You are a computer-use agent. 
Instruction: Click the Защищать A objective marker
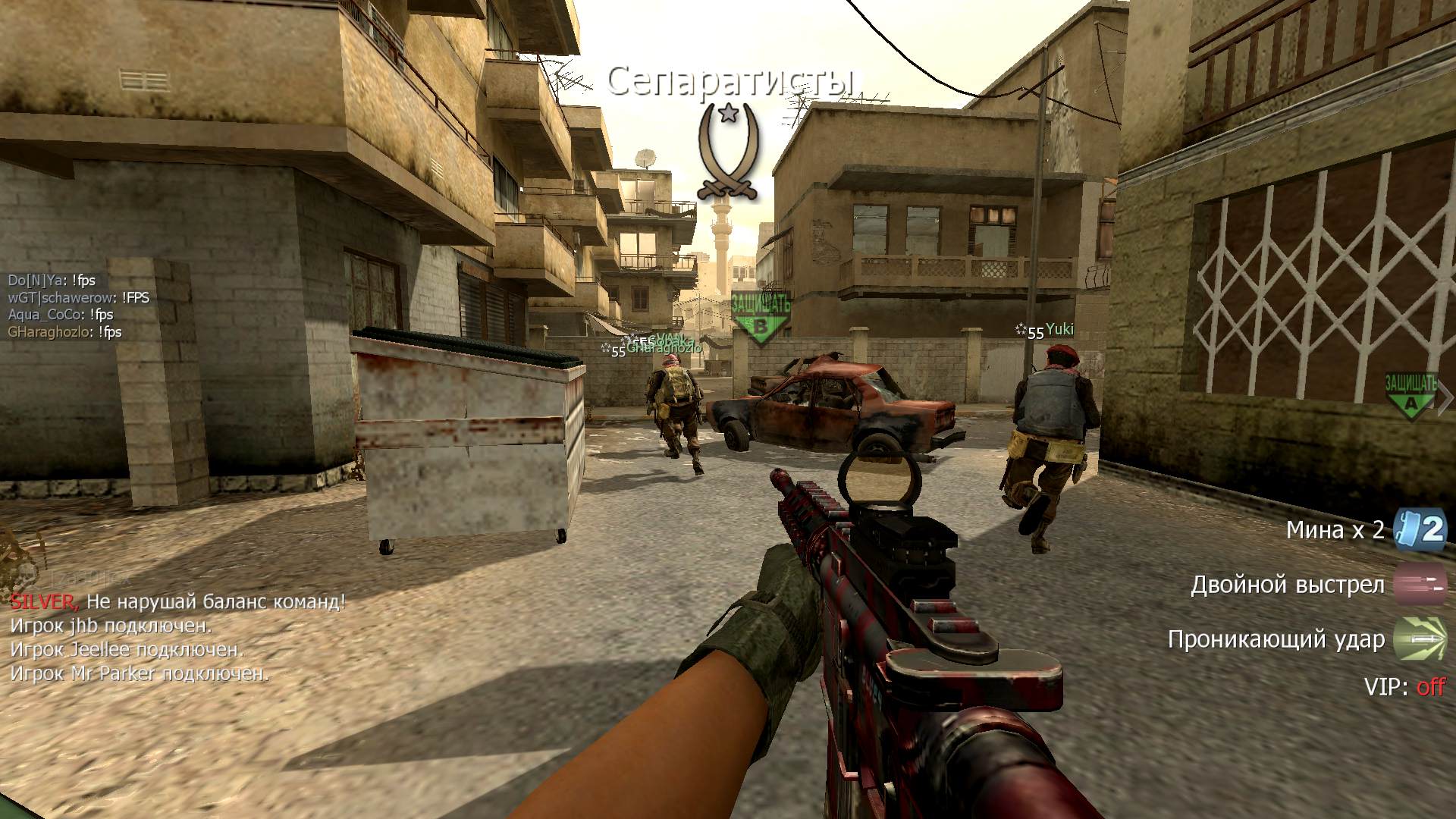[1410, 396]
